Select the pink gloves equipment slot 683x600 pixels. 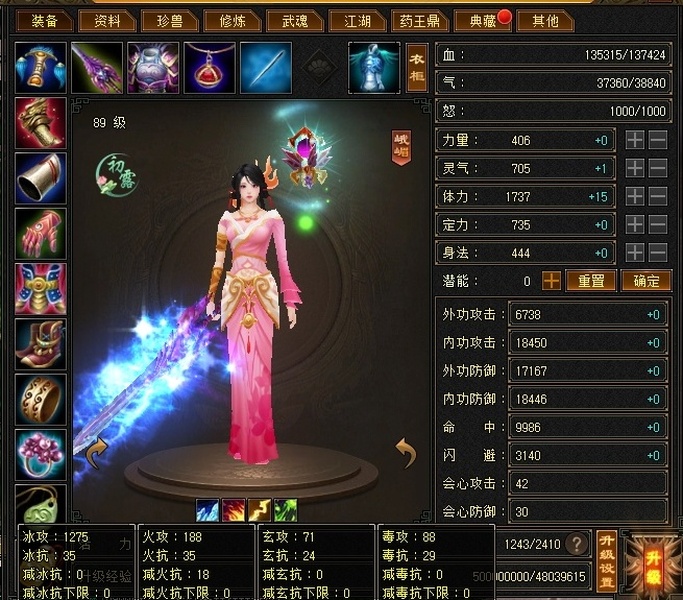tap(41, 234)
